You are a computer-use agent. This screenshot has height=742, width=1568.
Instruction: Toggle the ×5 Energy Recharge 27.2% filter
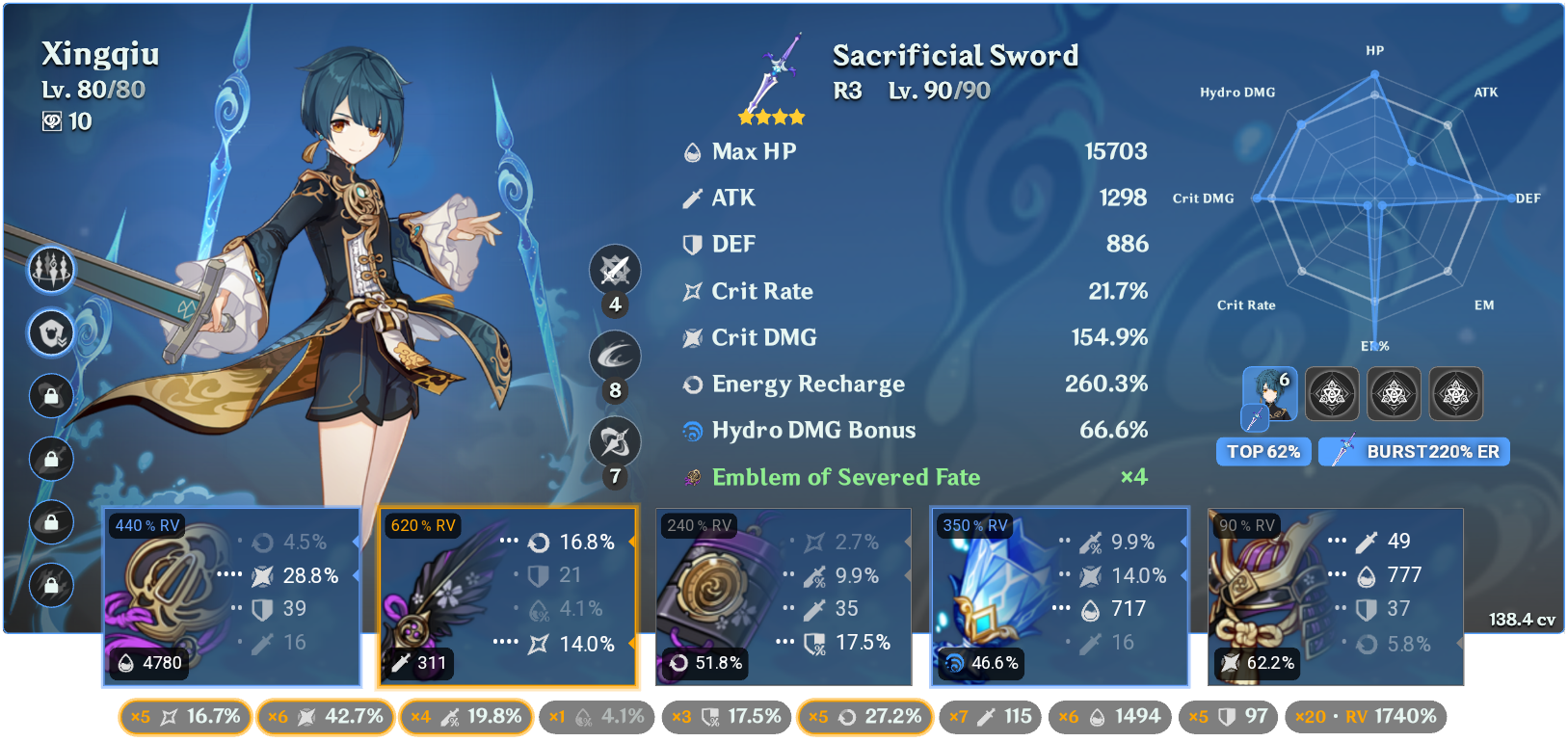coord(864,717)
